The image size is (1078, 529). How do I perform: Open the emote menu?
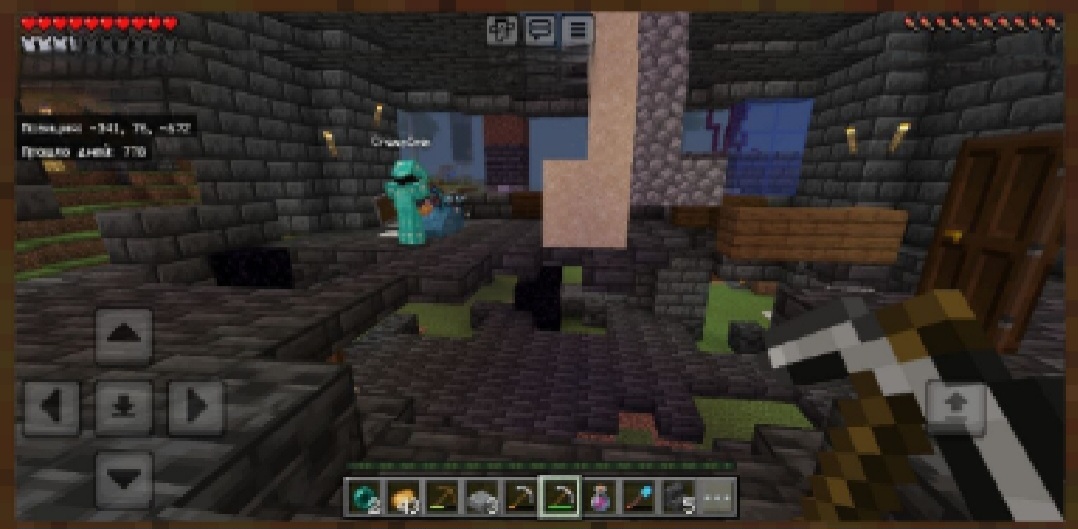(x=501, y=30)
